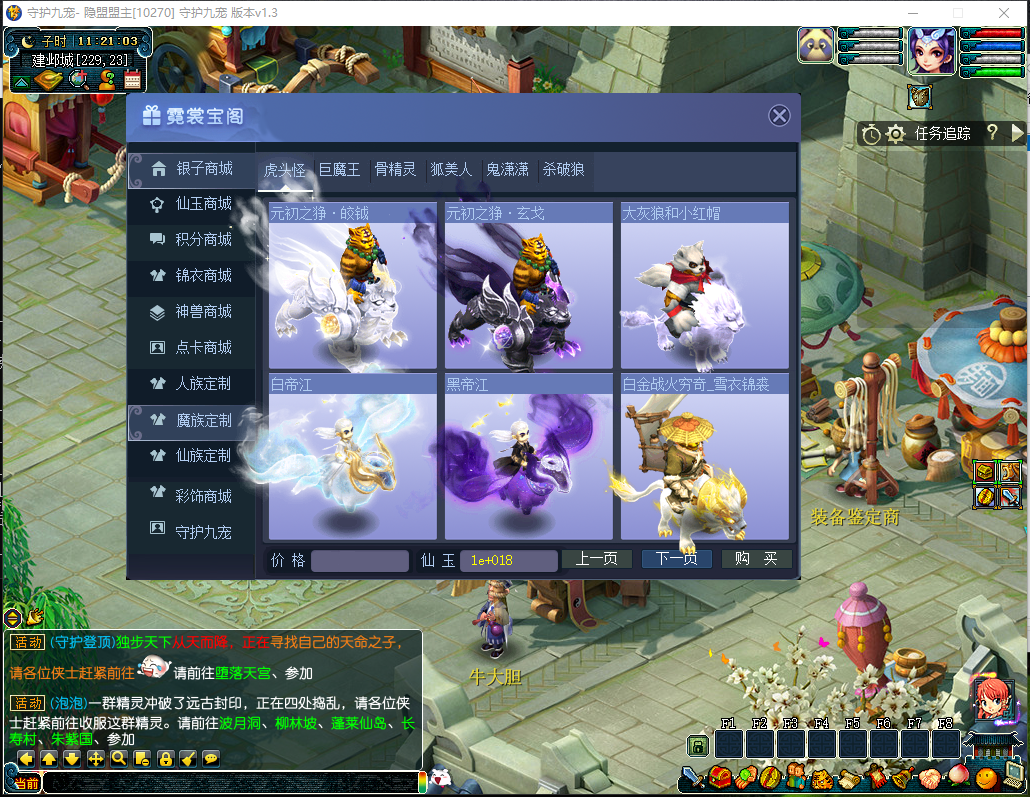Choose the 锦衣商城 category
Viewport: 1030px width, 797px height.
tap(191, 276)
